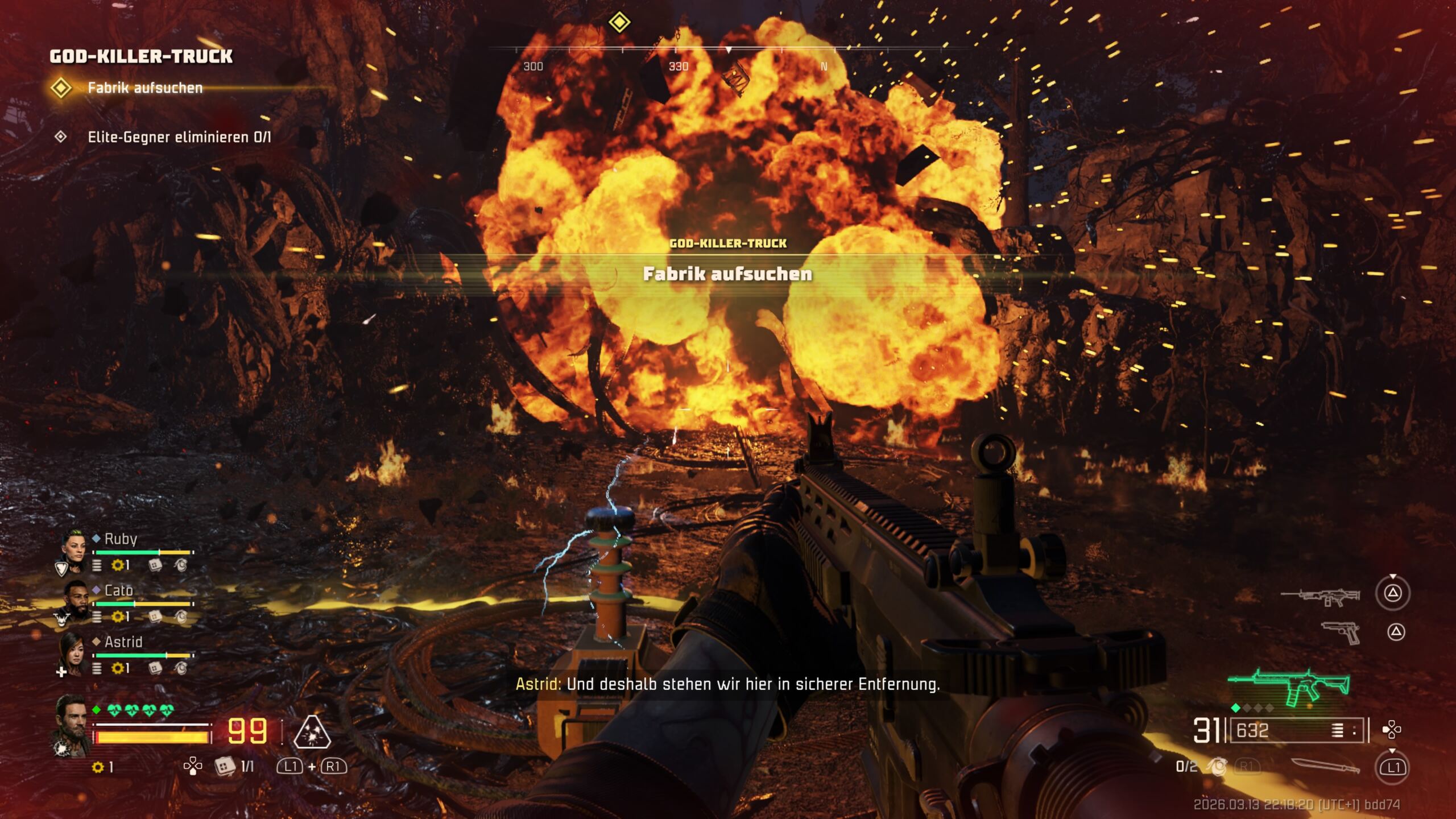Select the combat knife melee icon
This screenshot has height=819, width=1456.
point(1325,767)
